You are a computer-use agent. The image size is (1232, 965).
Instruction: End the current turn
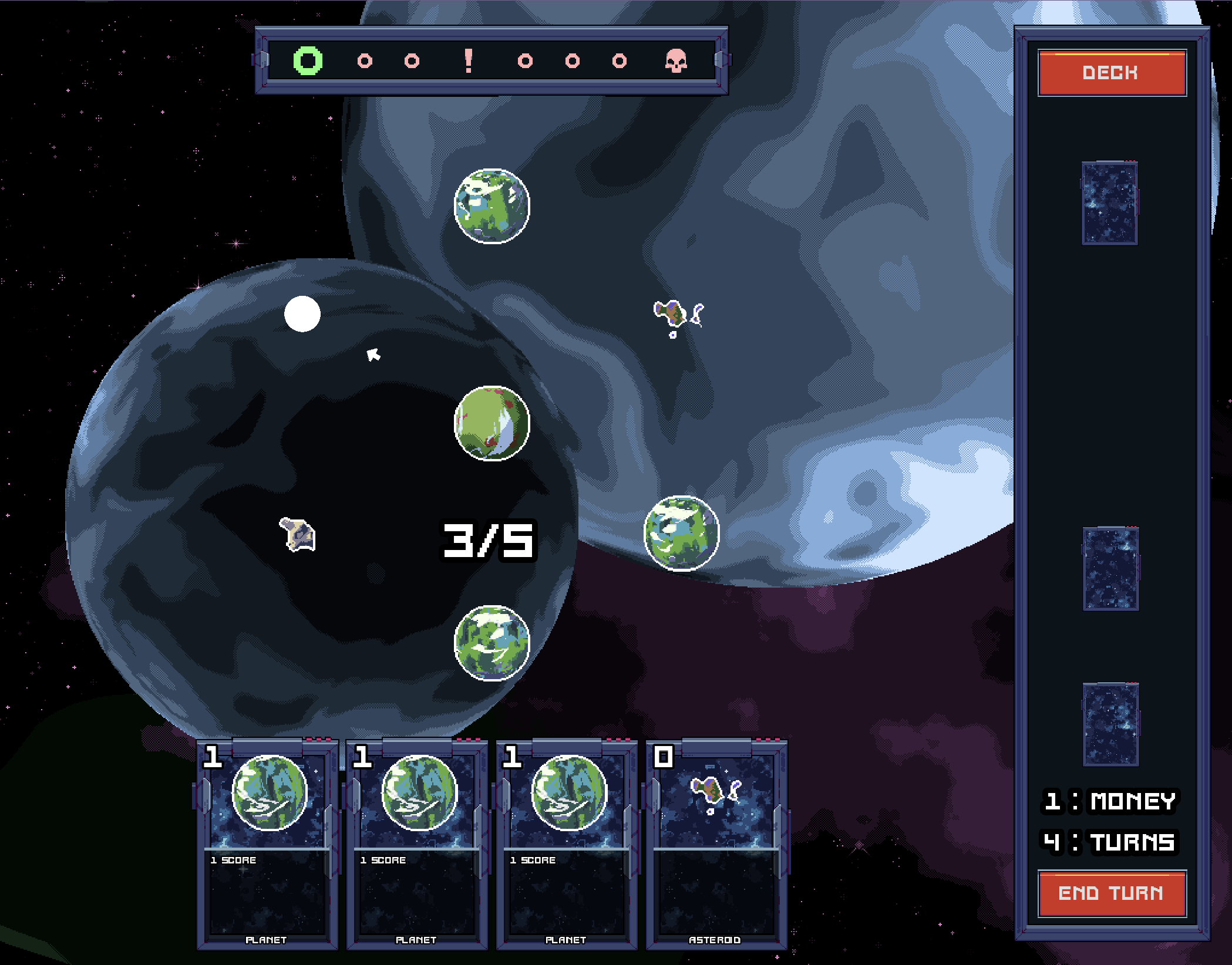(1111, 893)
